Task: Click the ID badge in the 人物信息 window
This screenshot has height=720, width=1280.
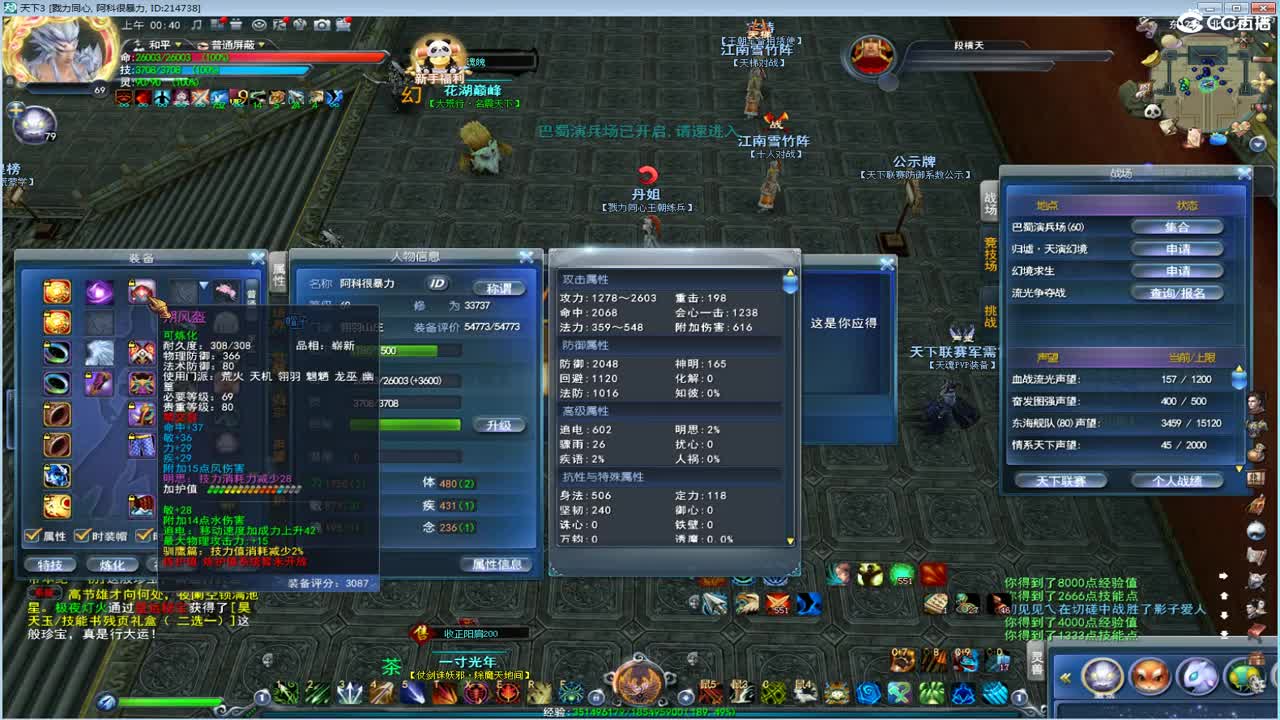Action: (437, 285)
